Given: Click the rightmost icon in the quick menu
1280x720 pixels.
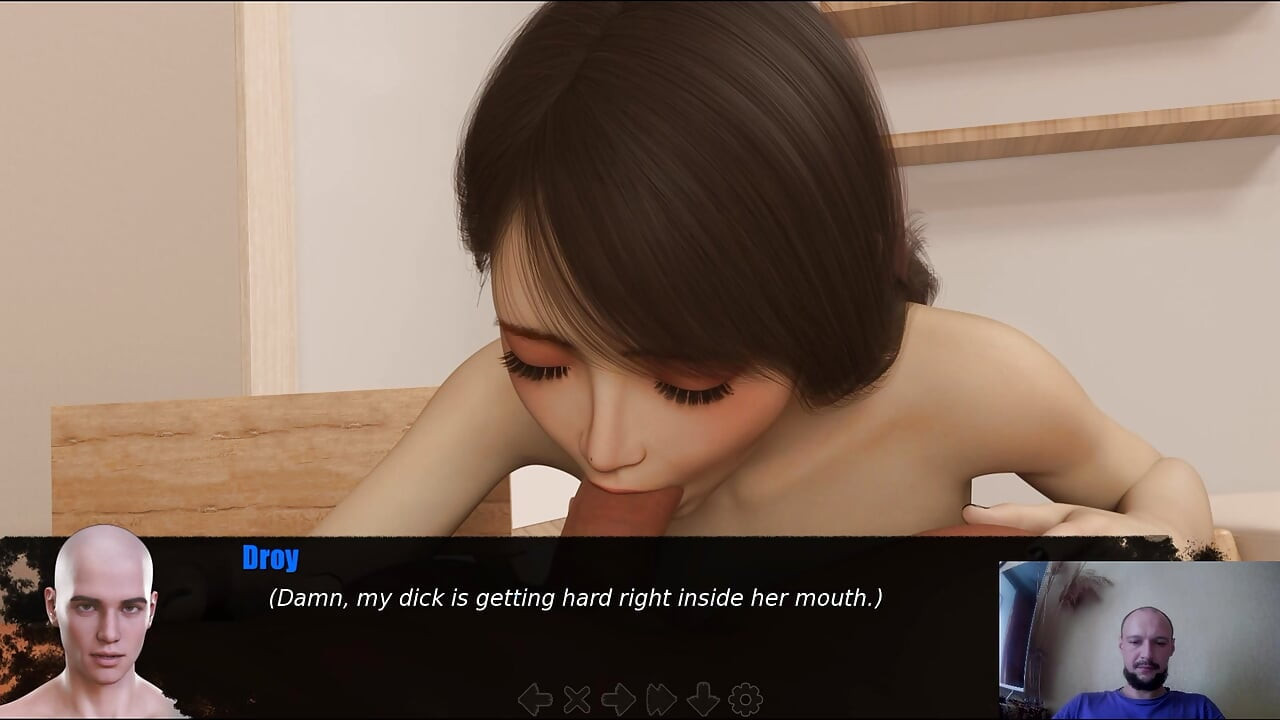Looking at the screenshot, I should [x=745, y=698].
